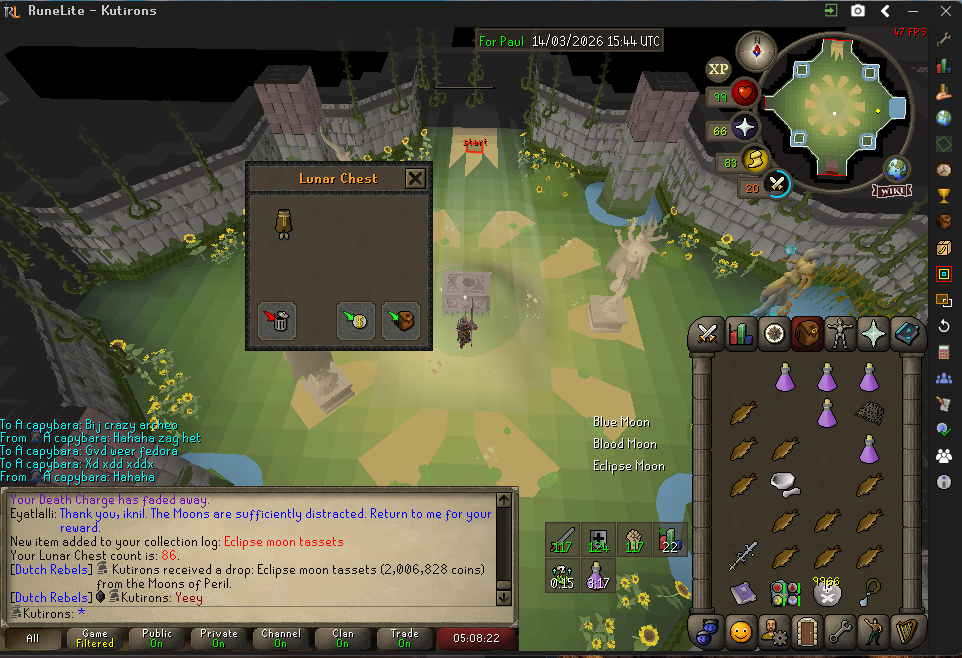The height and width of the screenshot is (658, 962).
Task: Close the Lunar Chest window
Action: point(415,179)
